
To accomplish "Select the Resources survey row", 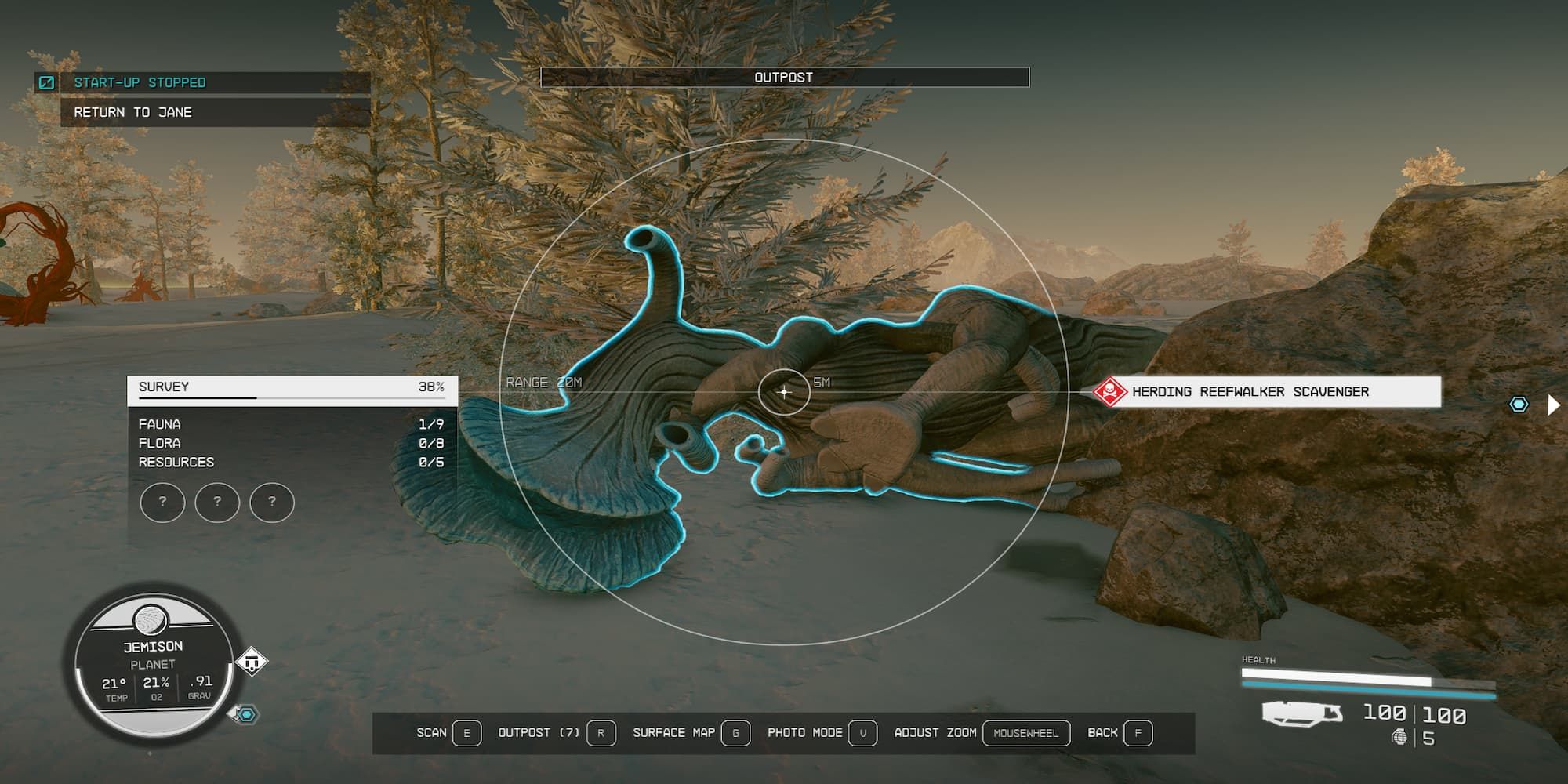I will [292, 462].
